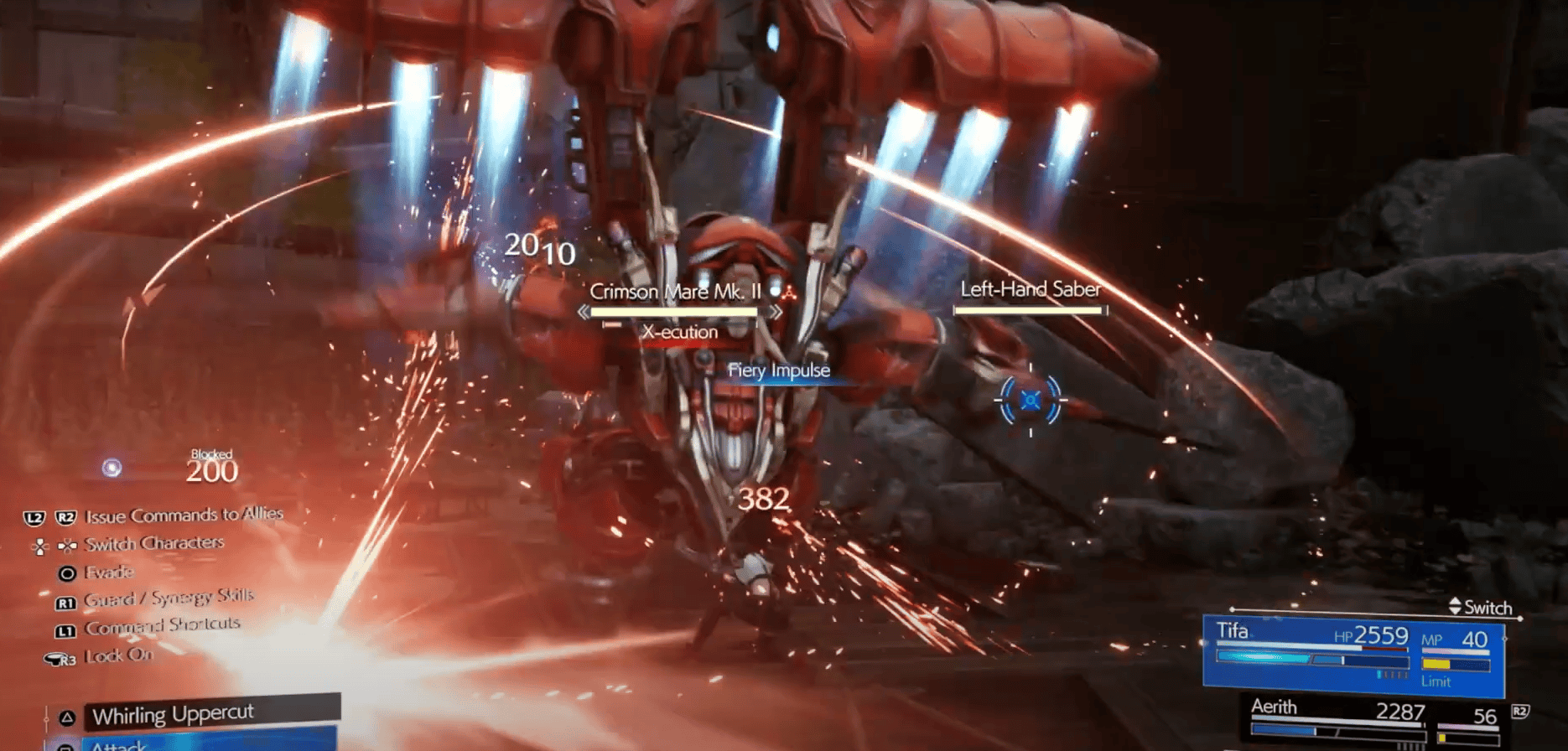Toggle lock-on to the Left-Hand Saber

[x=1030, y=289]
